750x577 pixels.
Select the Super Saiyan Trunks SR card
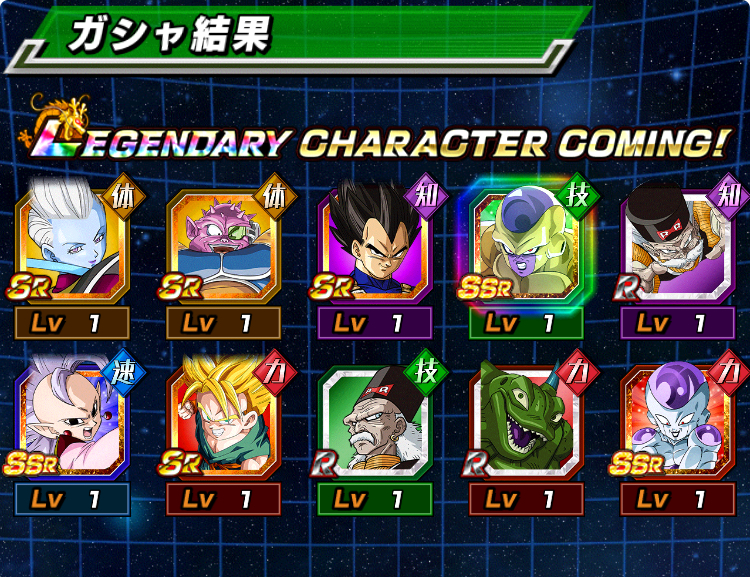pyautogui.click(x=222, y=422)
